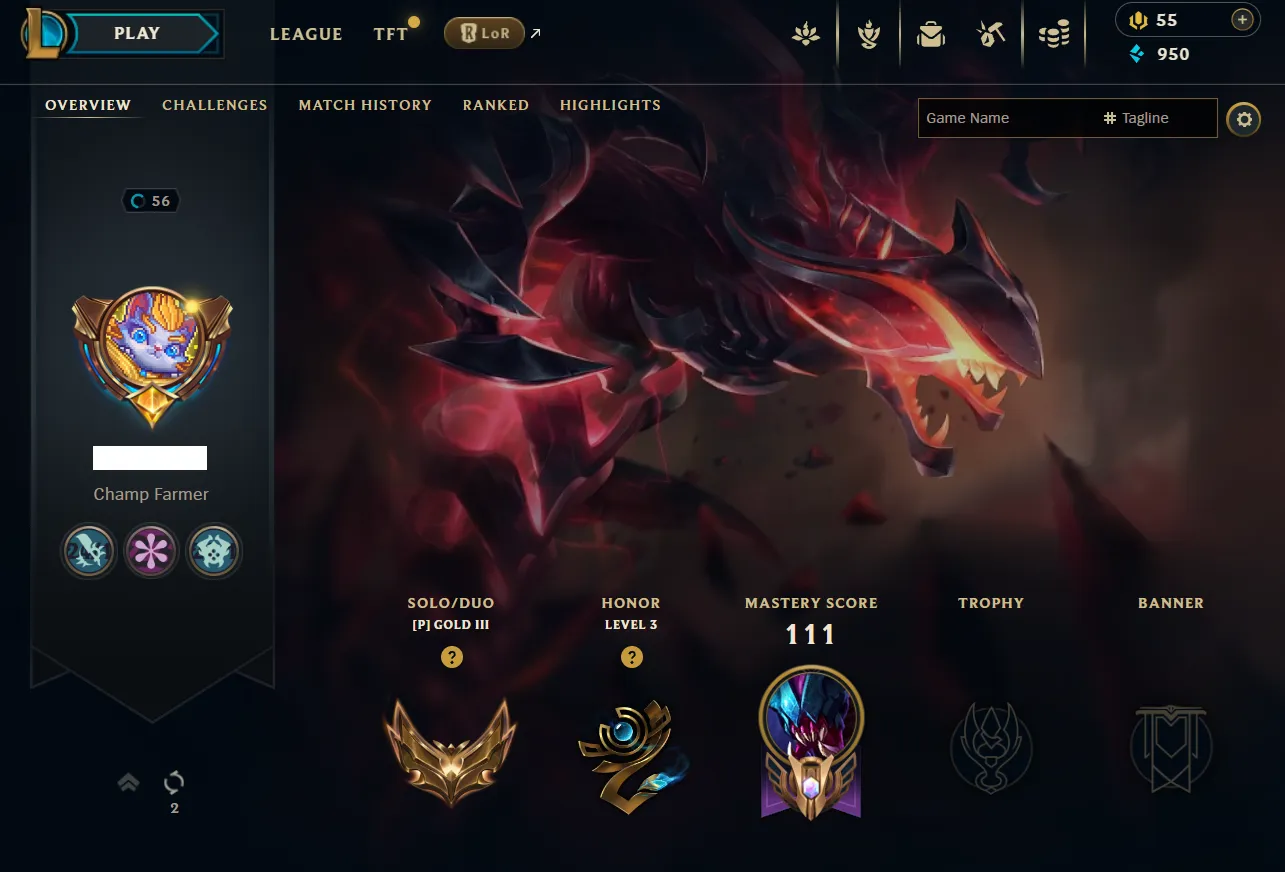Open Missions via the flame trophy icon
Viewport: 1285px width, 872px height.
[x=868, y=33]
